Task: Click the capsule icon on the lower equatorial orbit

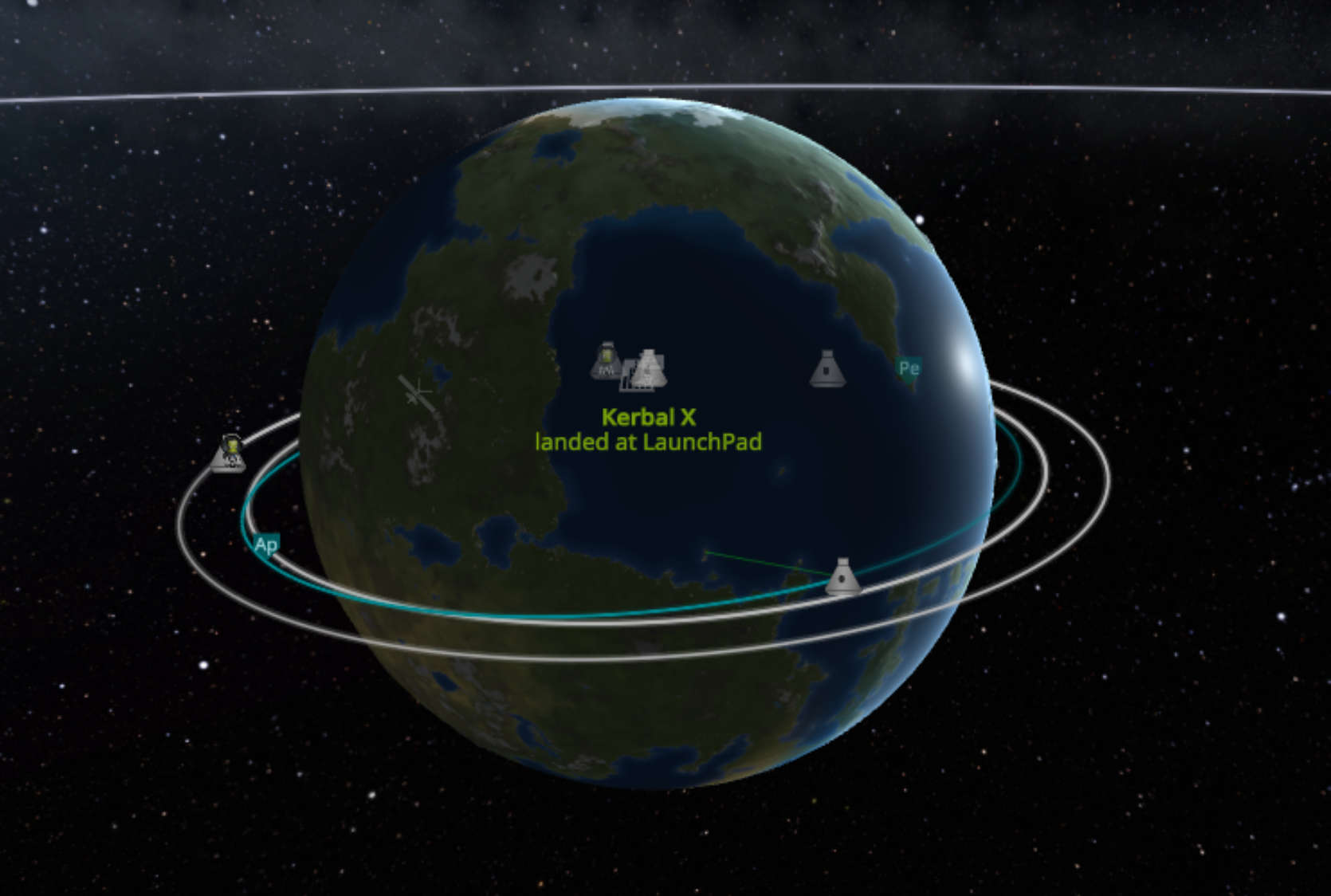Action: point(844,576)
